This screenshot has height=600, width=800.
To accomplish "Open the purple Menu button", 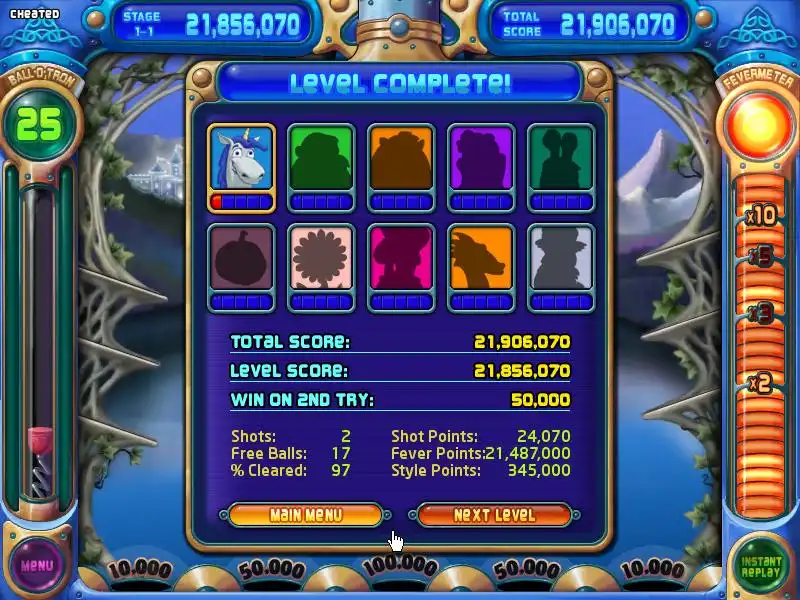I will coord(37,565).
